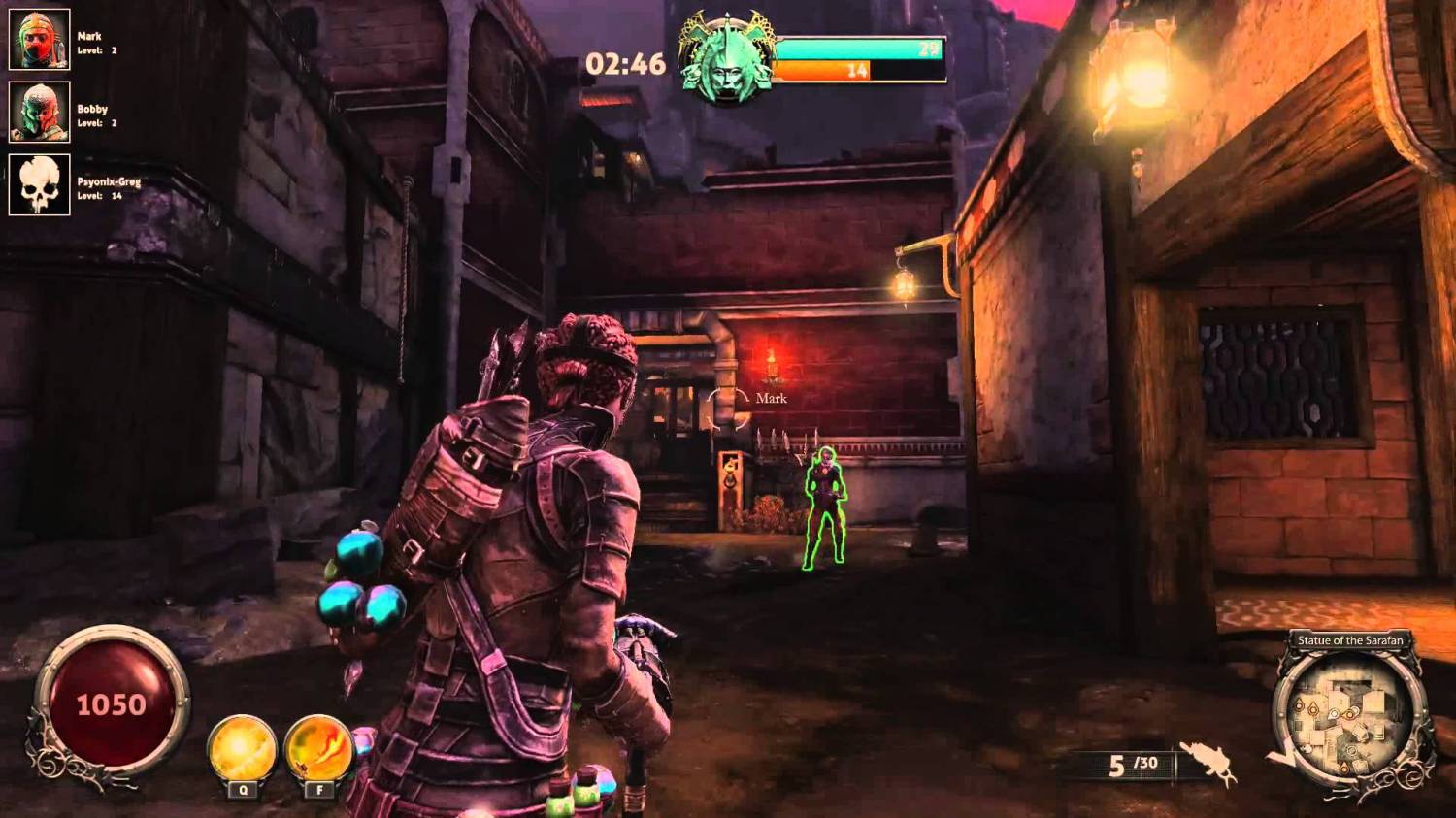Select Mark's player portrait
The width and height of the screenshot is (1456, 818).
40,40
